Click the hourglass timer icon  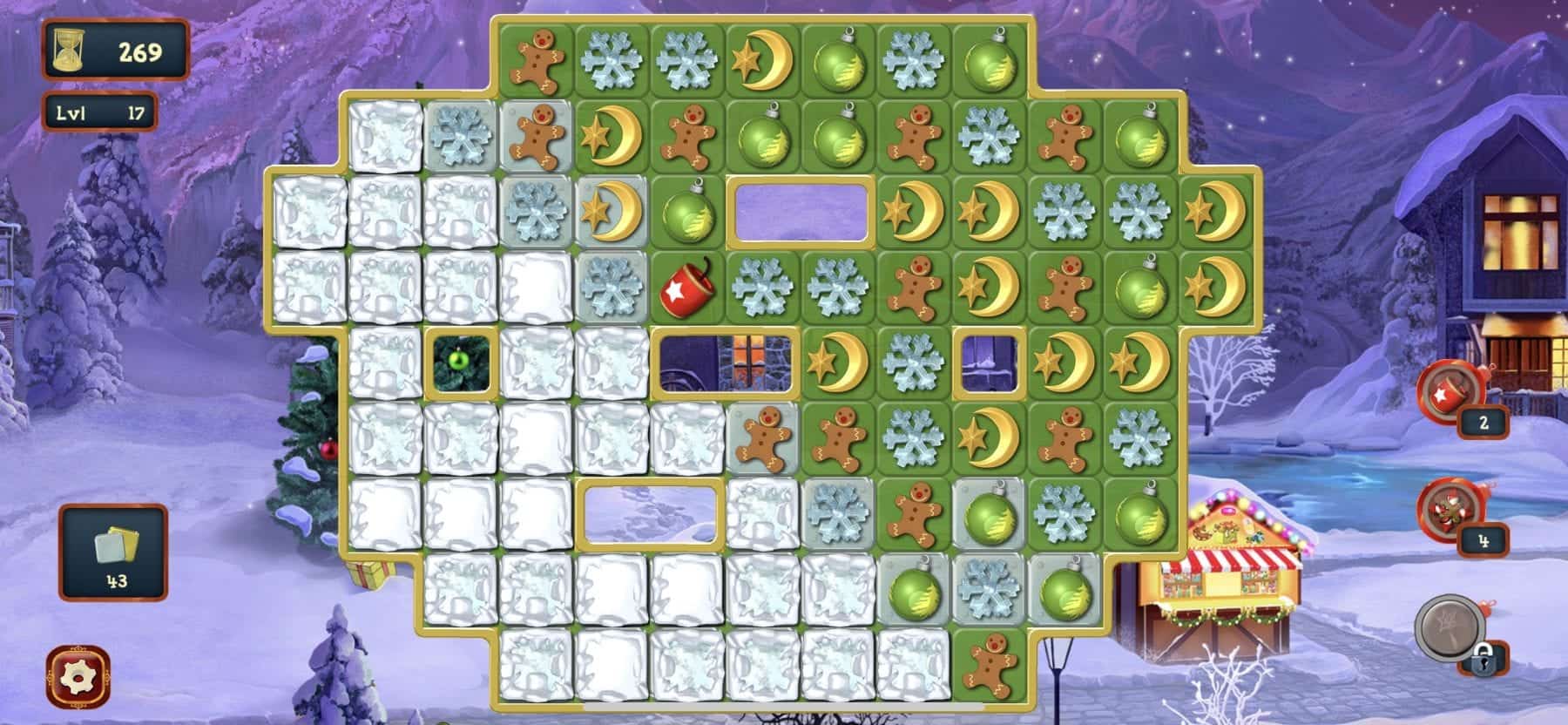coord(68,51)
